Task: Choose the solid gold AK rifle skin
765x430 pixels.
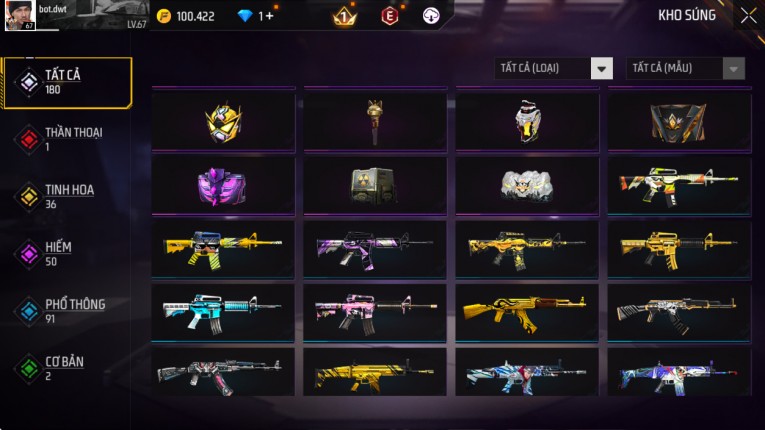Action: (x=527, y=312)
